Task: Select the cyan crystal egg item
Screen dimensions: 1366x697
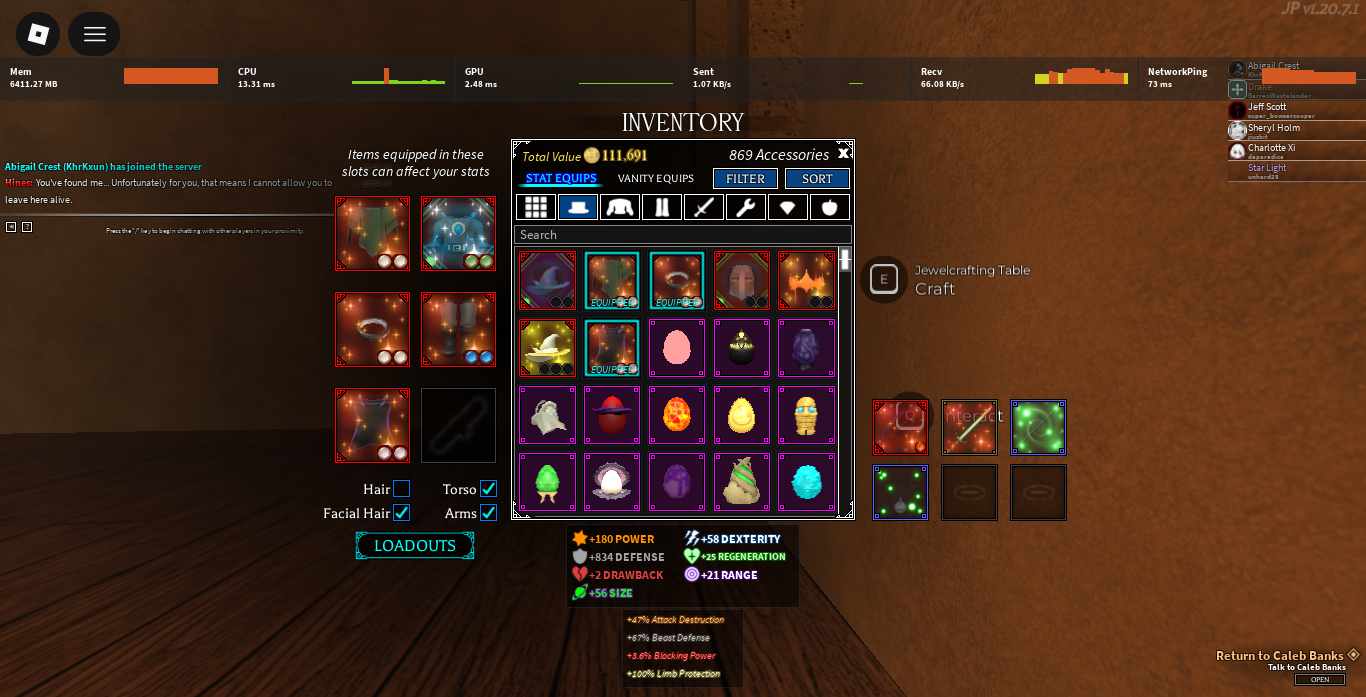Action: [806, 482]
